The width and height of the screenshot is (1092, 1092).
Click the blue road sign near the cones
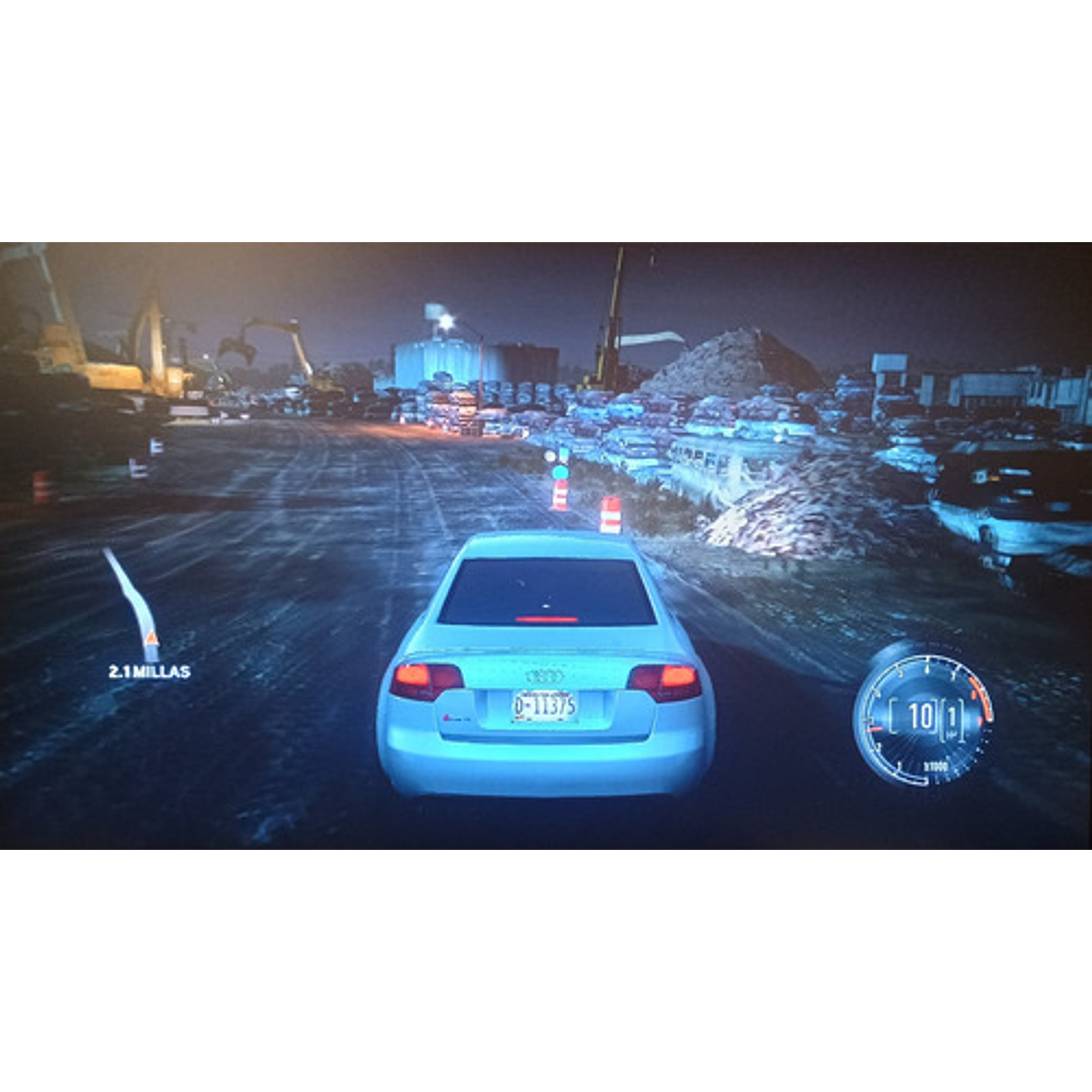pos(561,472)
